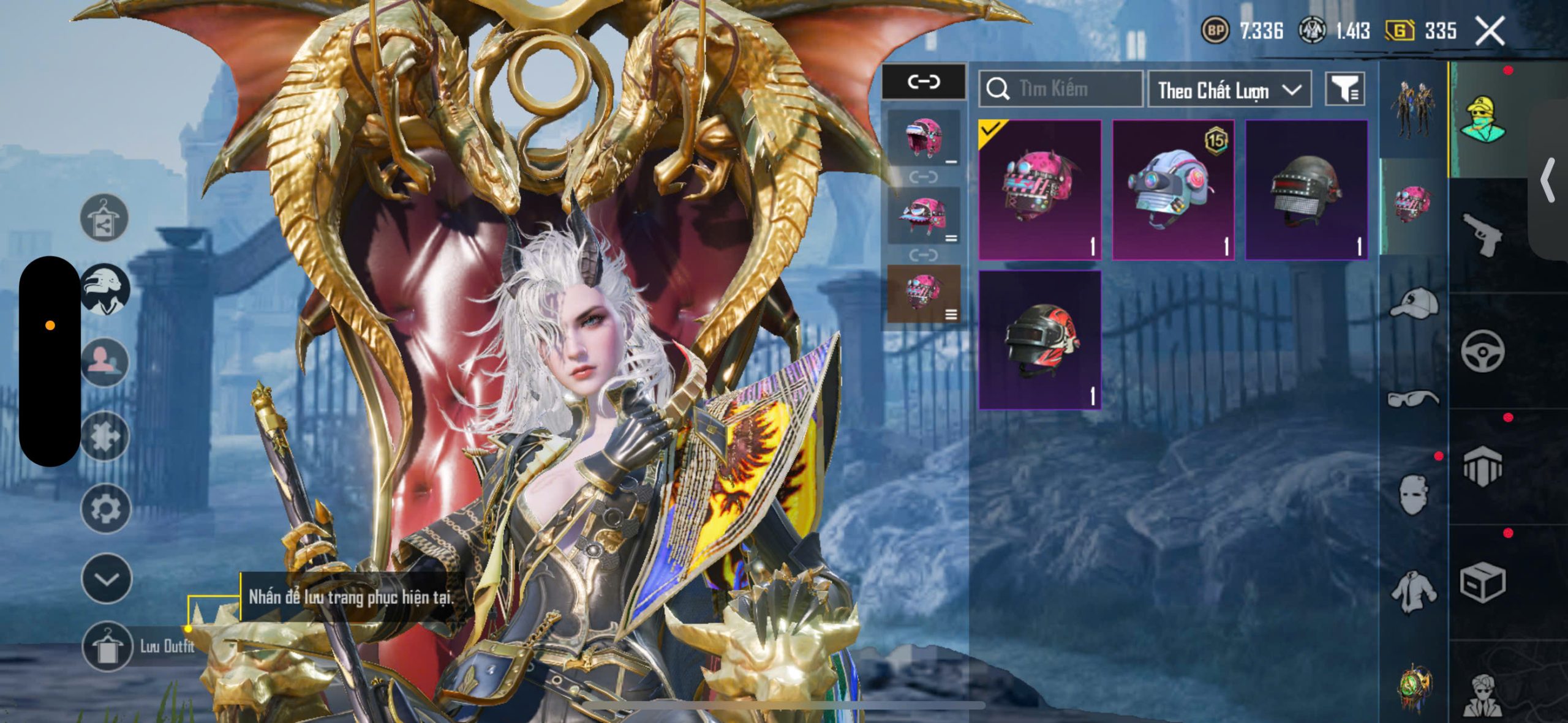Viewport: 1568px width, 723px height.
Task: Select the level three helmet slot
Action: click(924, 294)
